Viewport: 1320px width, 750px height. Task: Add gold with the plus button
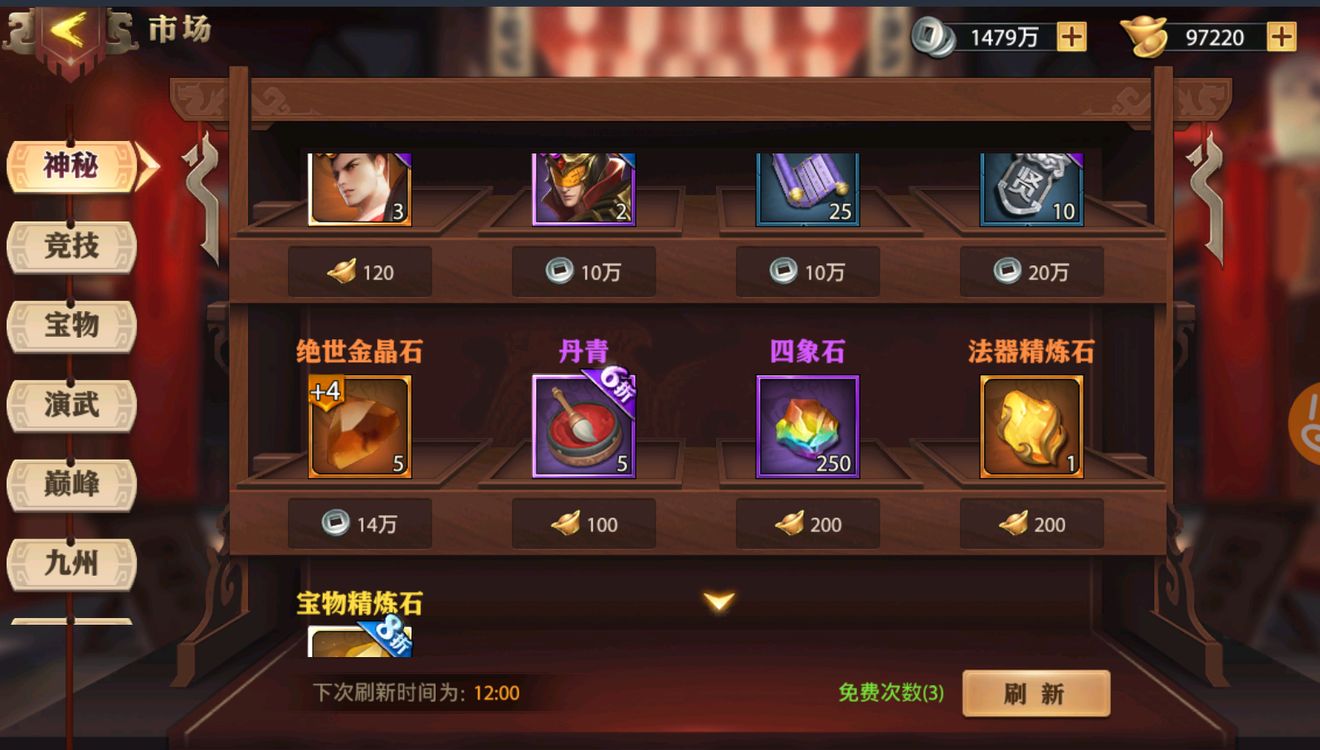coord(1281,37)
